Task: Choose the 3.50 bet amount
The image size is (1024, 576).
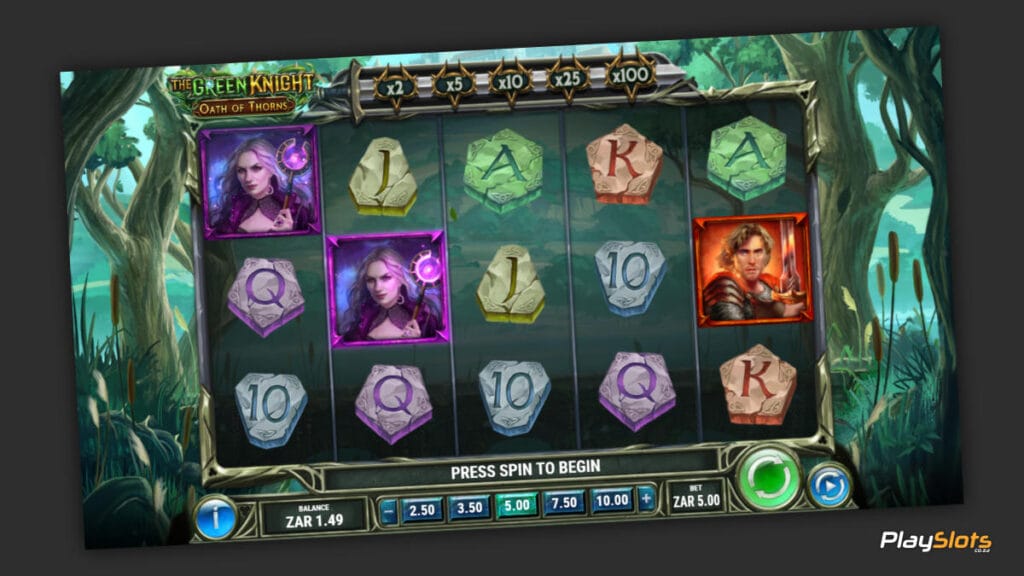Action: pos(468,506)
